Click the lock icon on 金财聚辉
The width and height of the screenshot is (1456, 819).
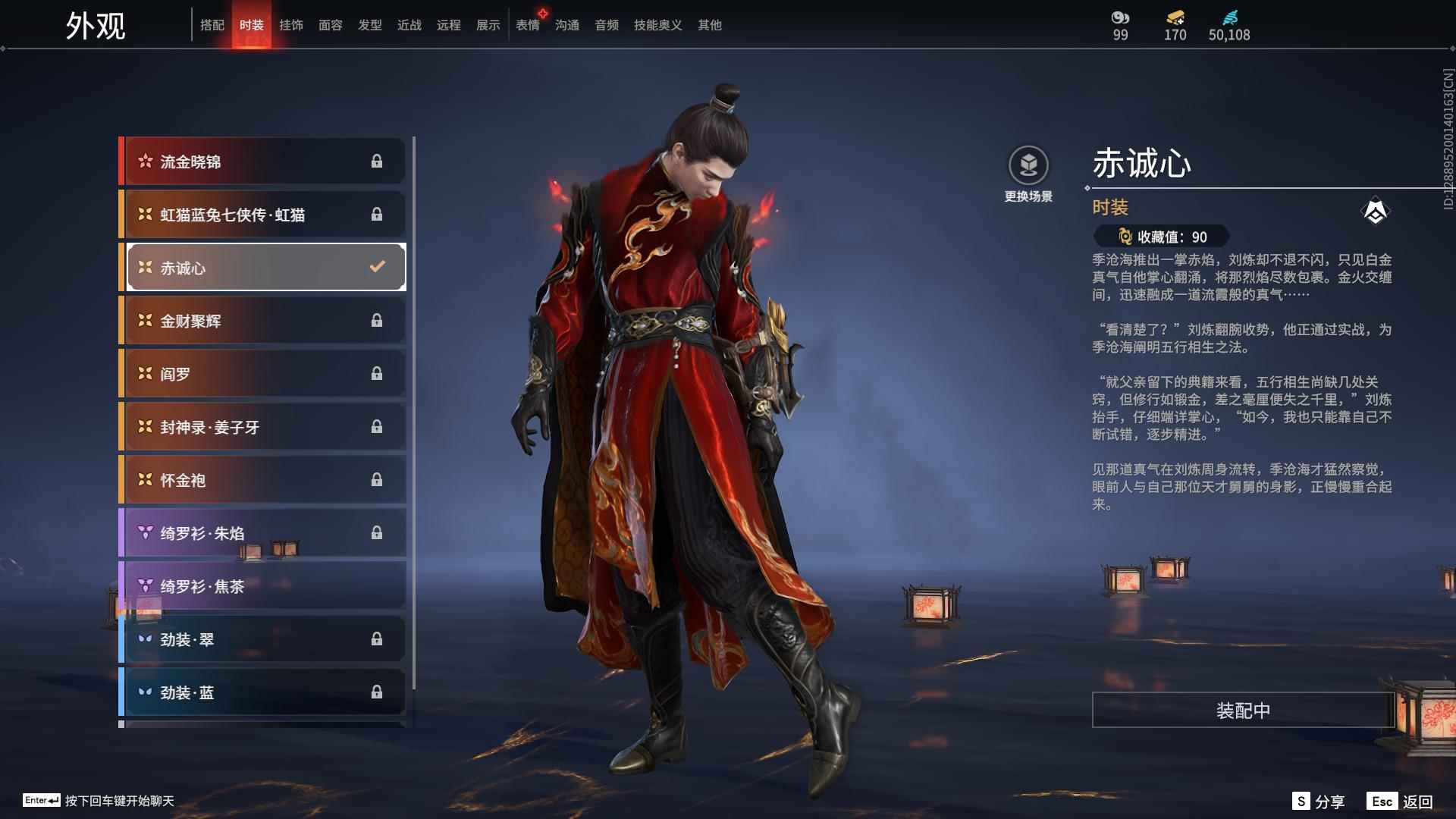tap(377, 321)
